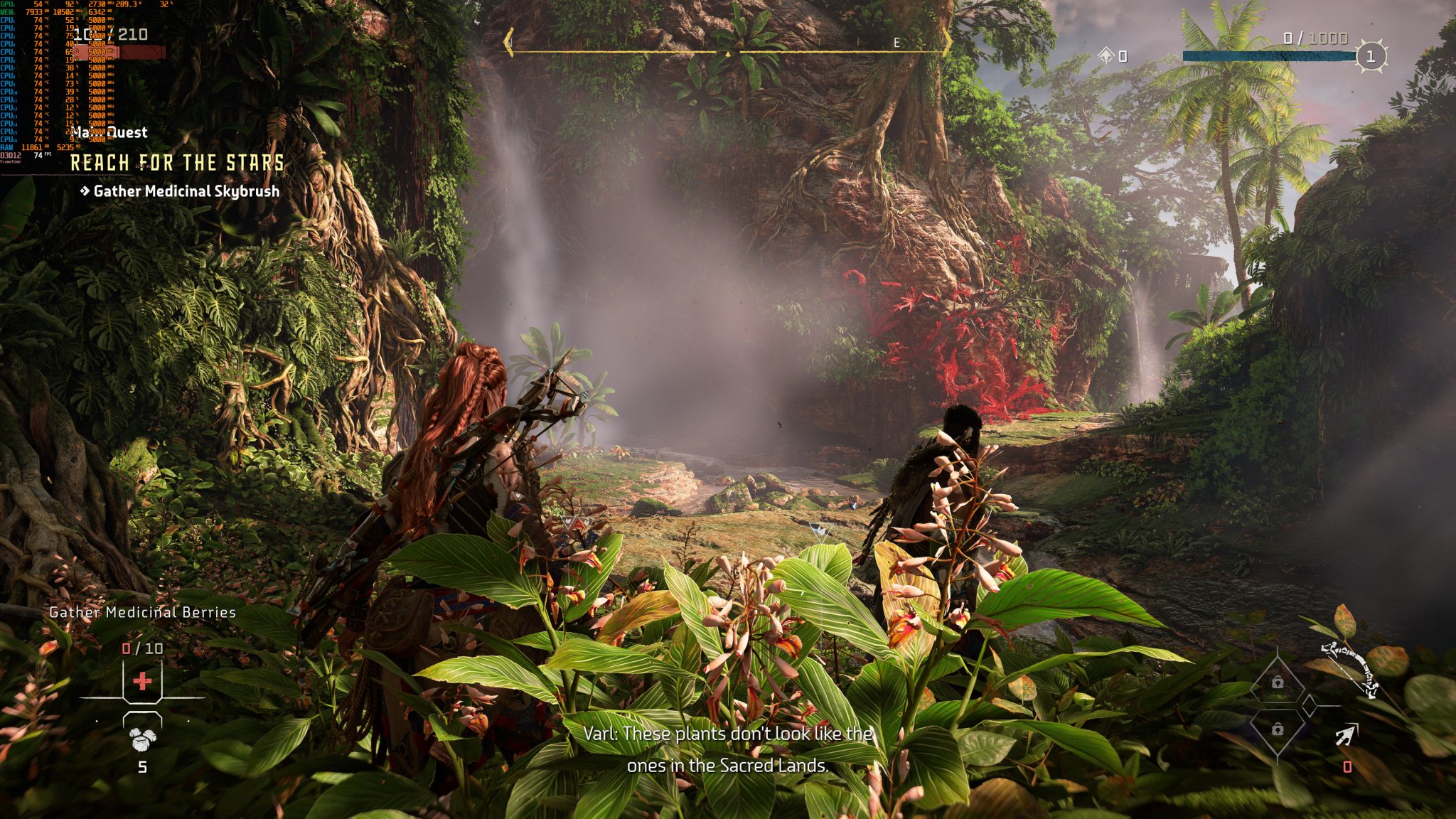
Task: Click the blue XP progress bar showing 0/1000
Action: coord(1269,55)
